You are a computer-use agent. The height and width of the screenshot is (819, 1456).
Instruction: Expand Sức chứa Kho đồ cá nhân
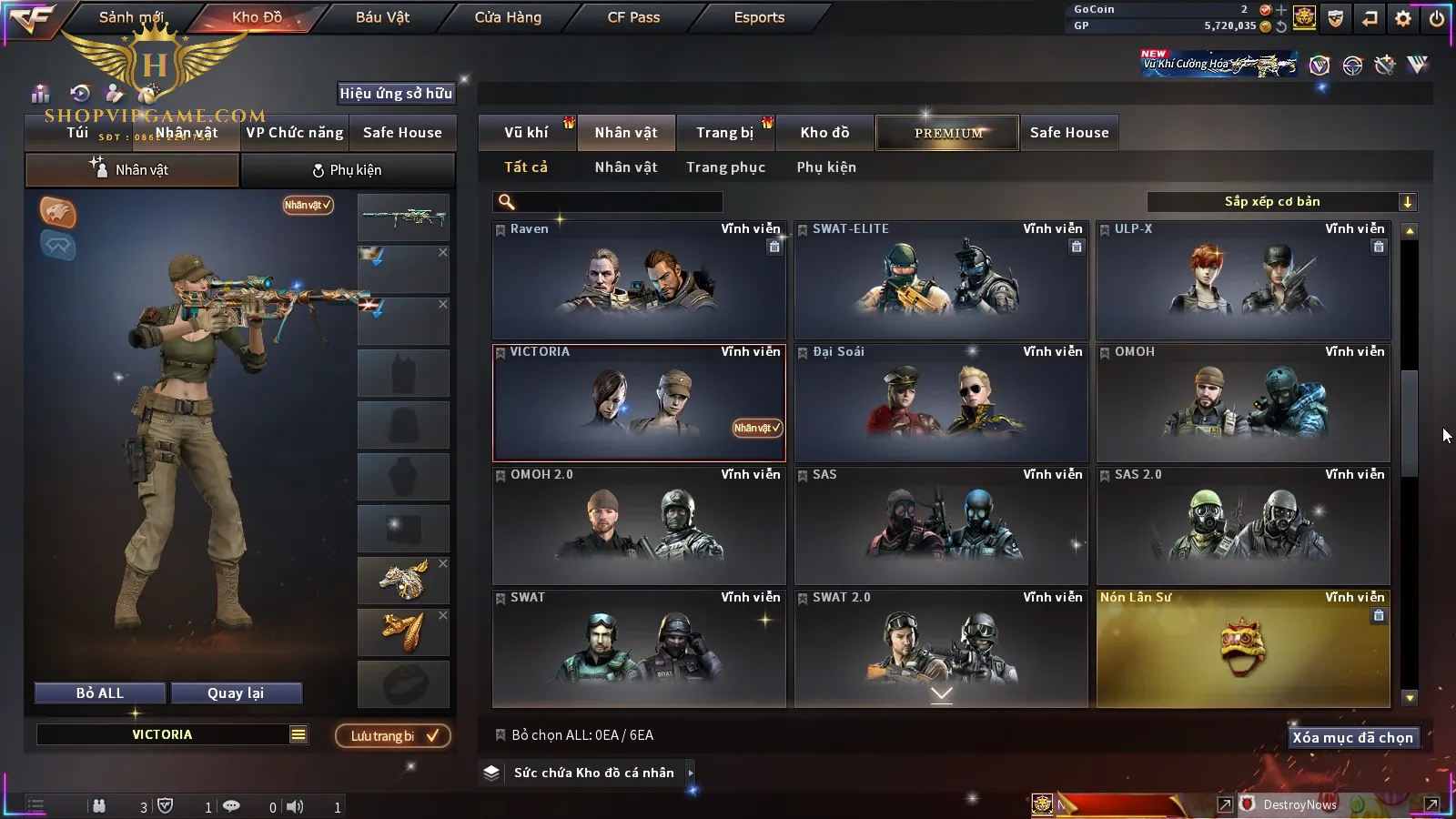pos(594,773)
